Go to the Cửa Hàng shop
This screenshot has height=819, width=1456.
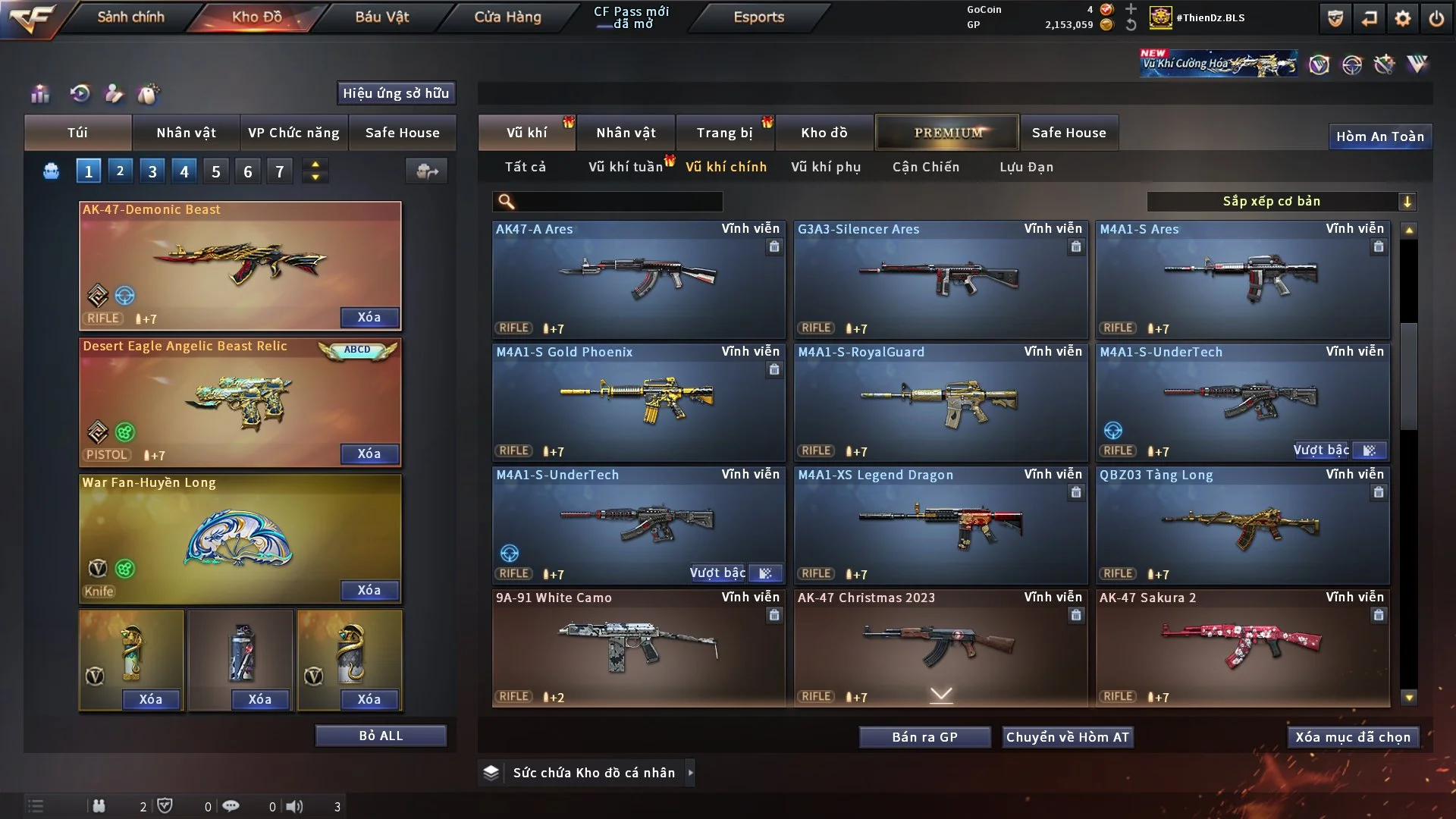tap(507, 17)
